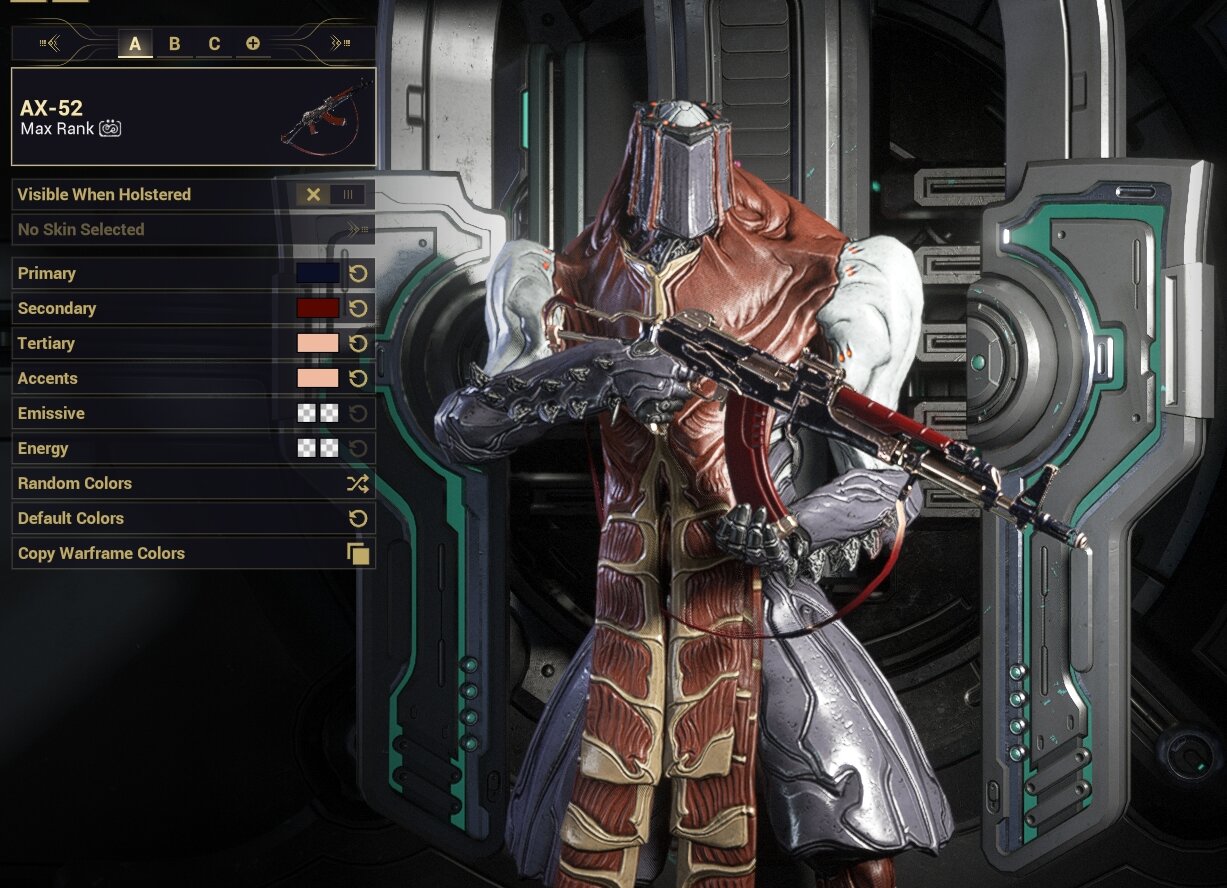This screenshot has width=1227, height=888.
Task: Select appearance config B tab
Action: (174, 43)
